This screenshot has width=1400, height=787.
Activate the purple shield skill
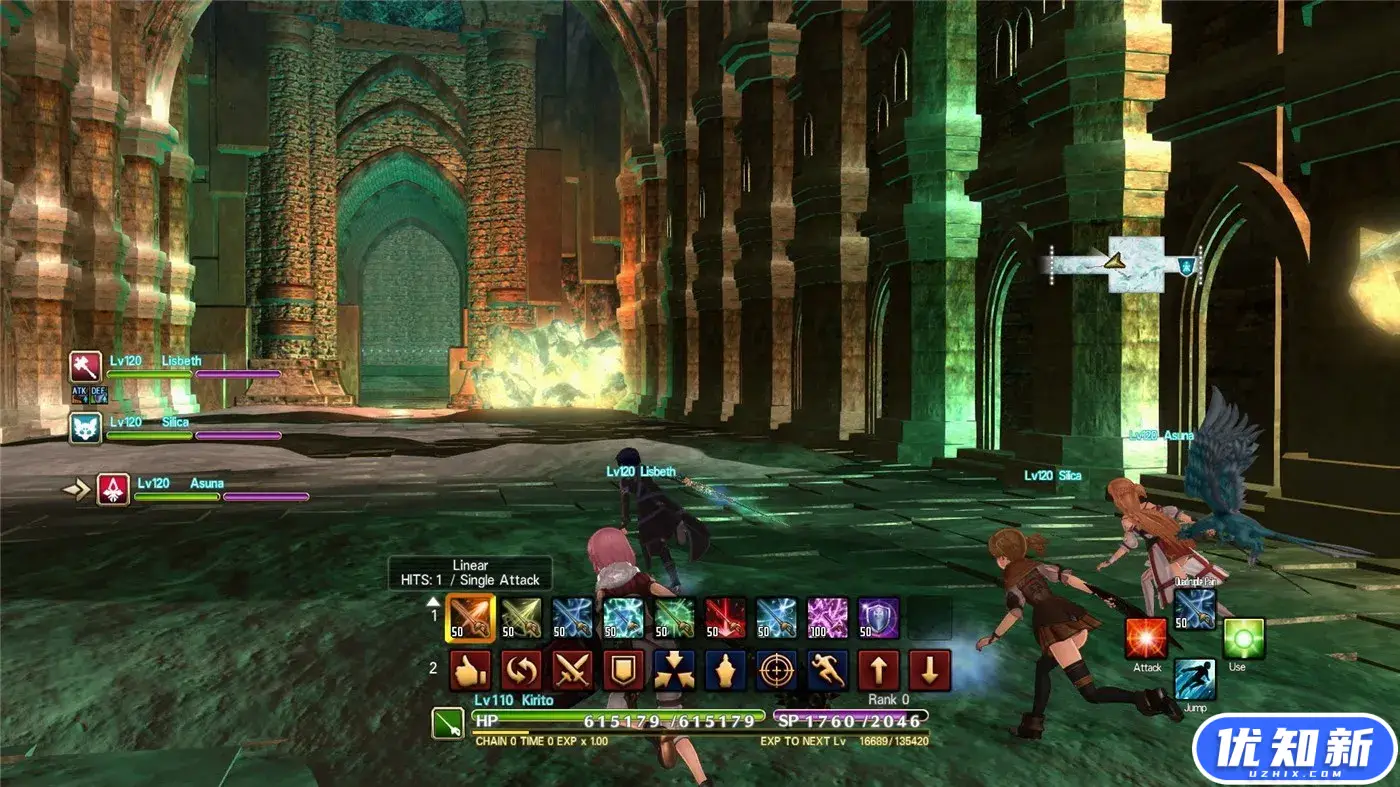(878, 618)
